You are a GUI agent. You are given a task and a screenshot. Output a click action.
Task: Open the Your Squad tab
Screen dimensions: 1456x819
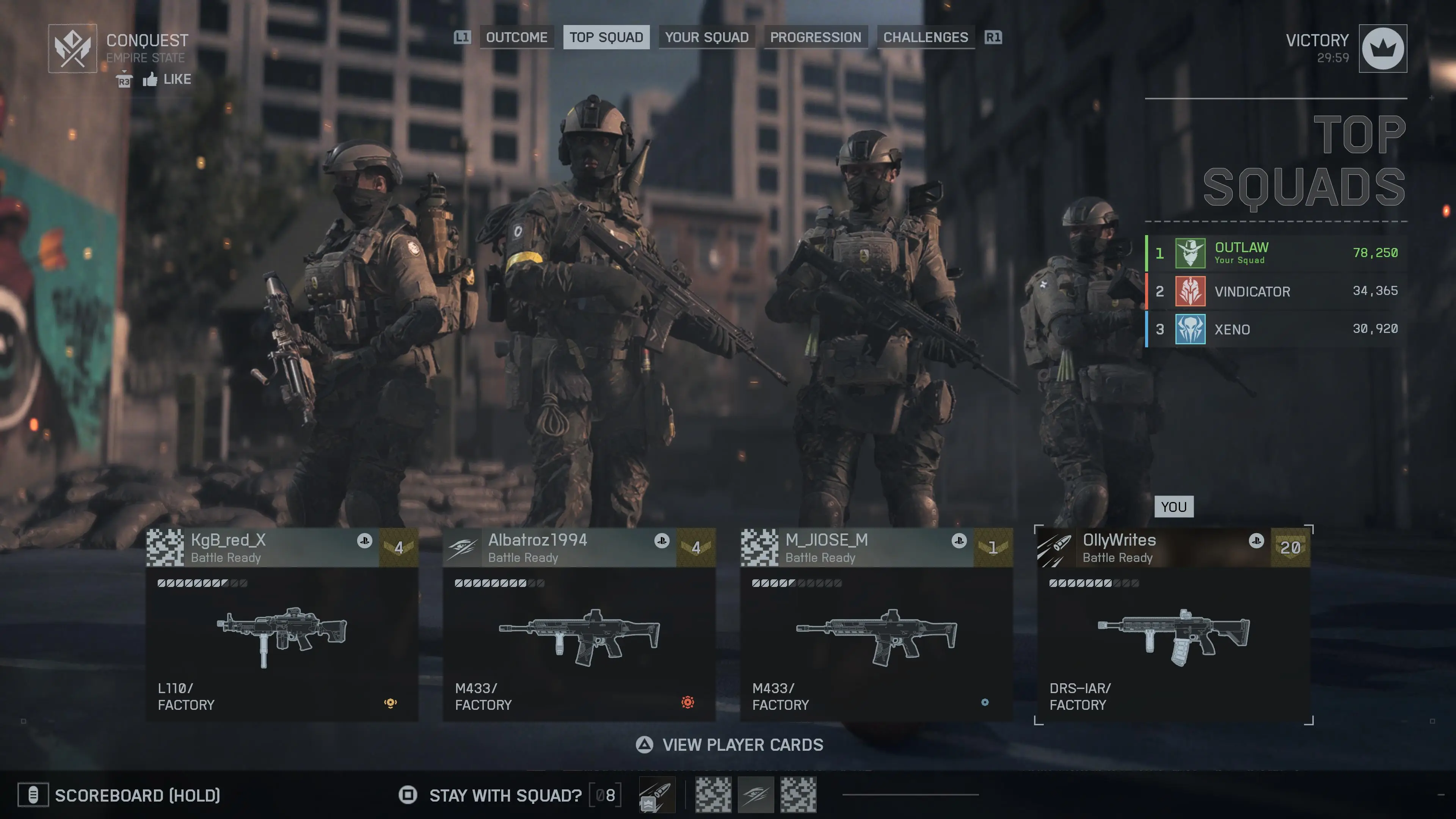click(706, 37)
